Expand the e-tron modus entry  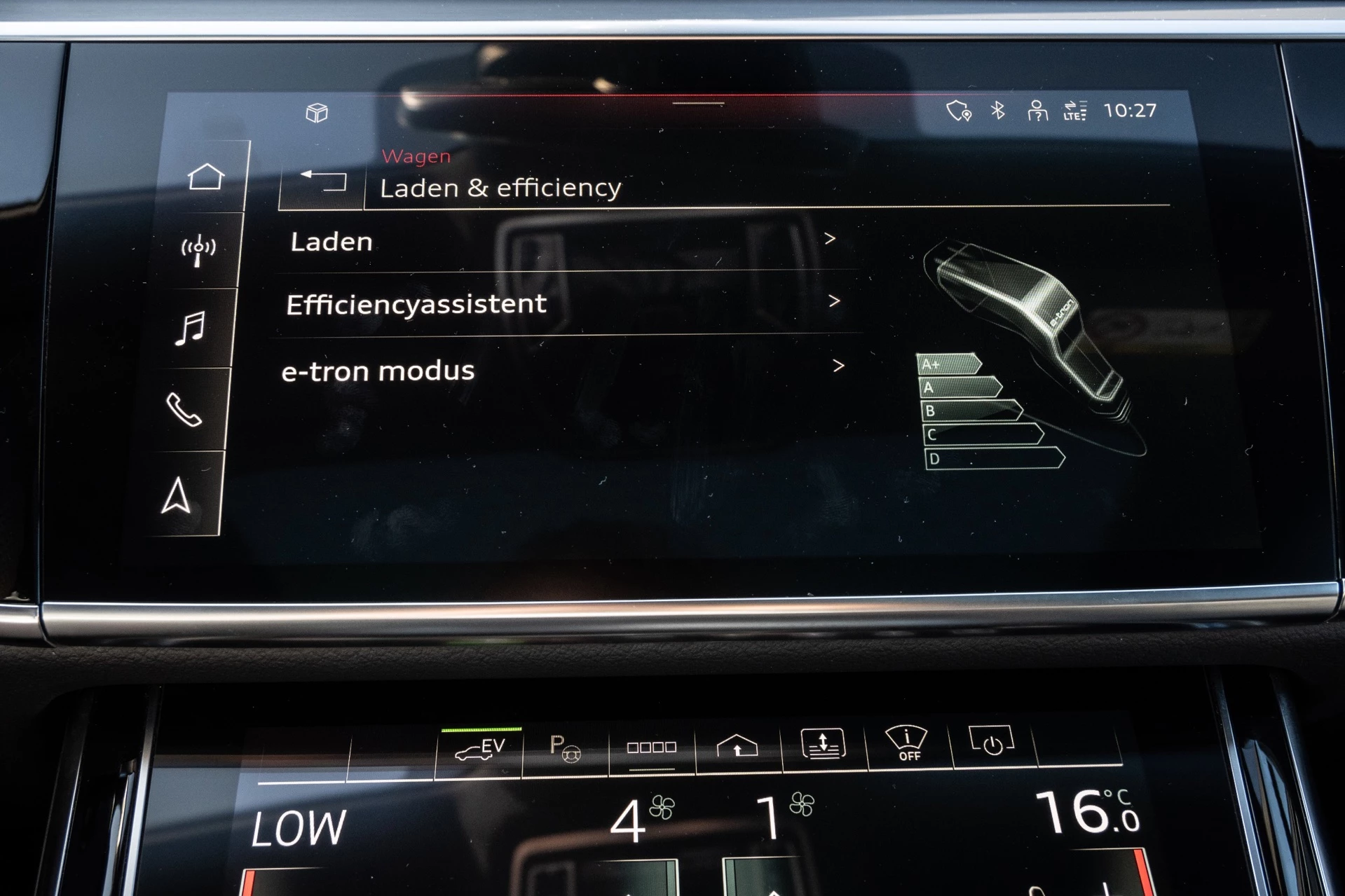[839, 365]
